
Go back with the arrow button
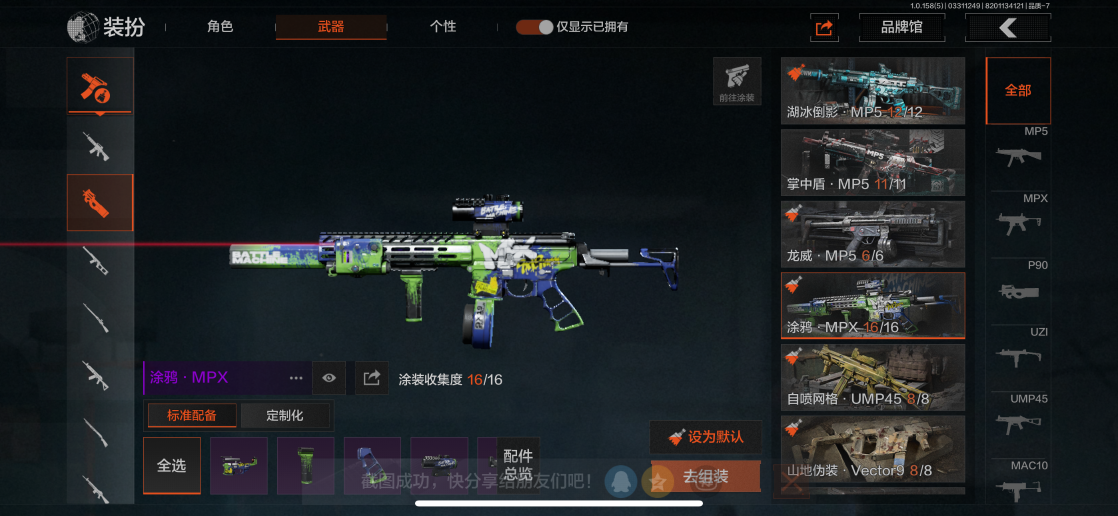pos(1007,27)
